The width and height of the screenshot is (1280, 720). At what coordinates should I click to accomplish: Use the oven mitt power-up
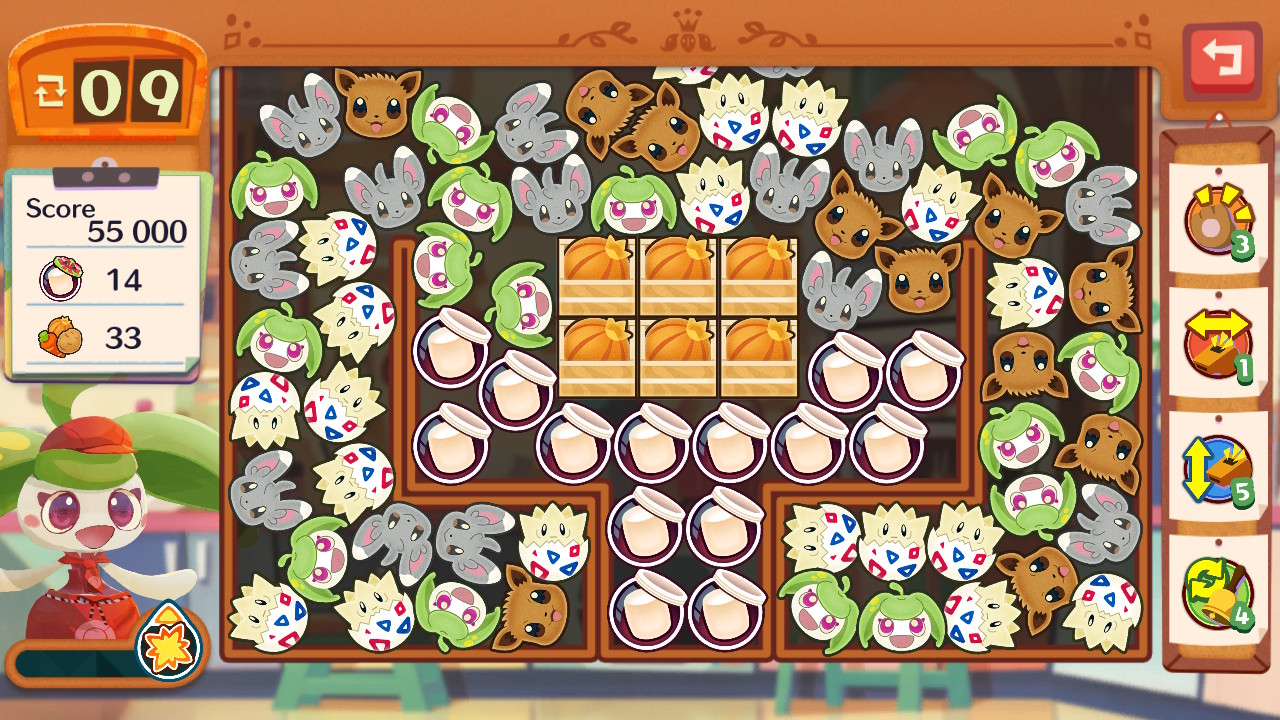(x=1217, y=218)
